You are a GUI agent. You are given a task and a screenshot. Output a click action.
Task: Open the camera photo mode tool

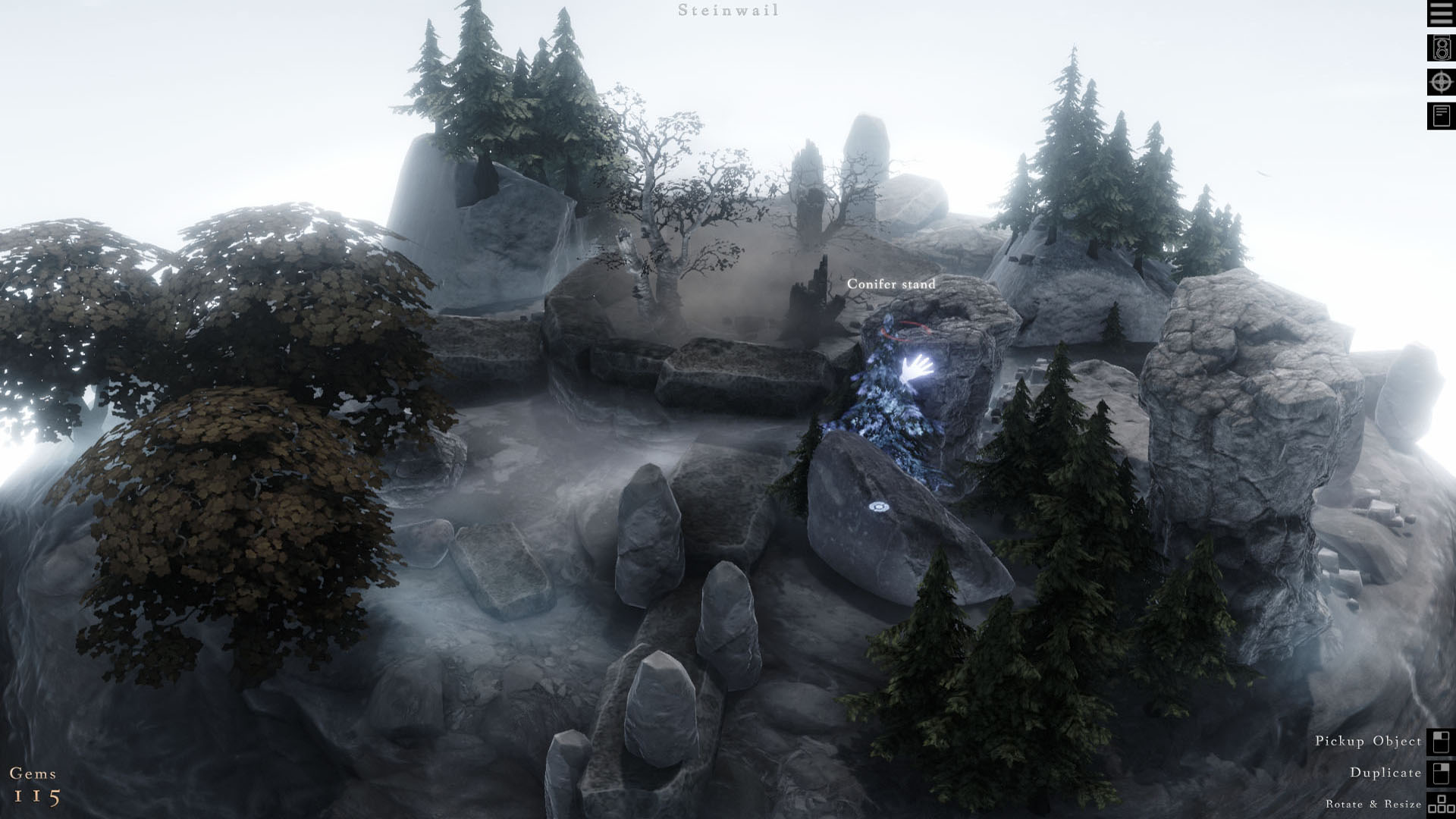coord(1440,49)
